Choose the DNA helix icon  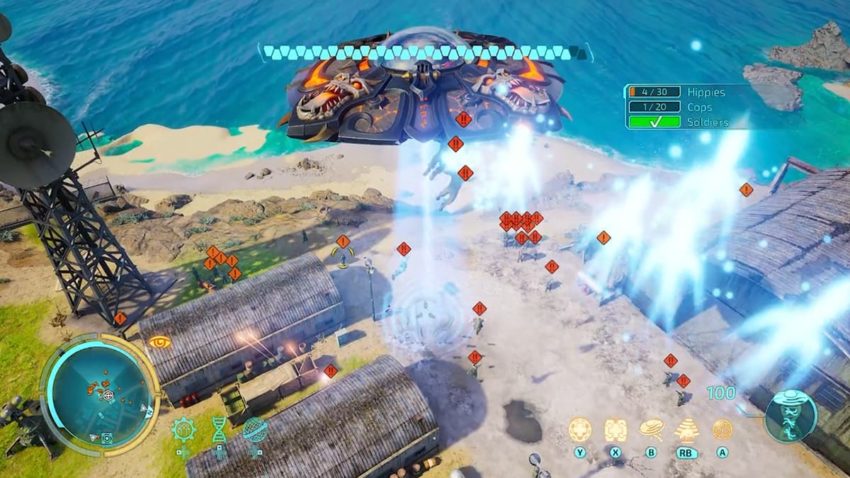pyautogui.click(x=218, y=430)
